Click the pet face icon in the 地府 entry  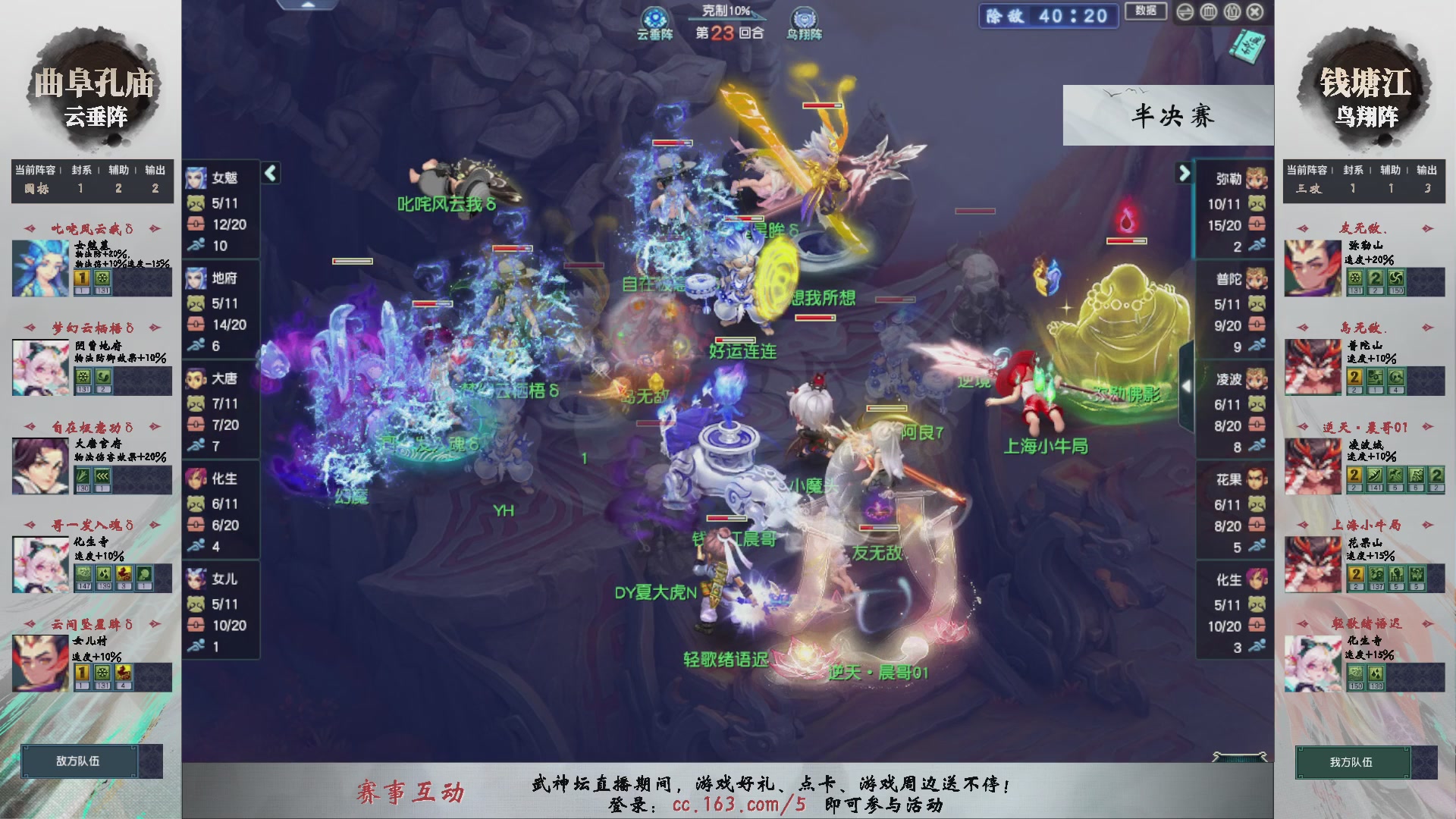[x=196, y=302]
